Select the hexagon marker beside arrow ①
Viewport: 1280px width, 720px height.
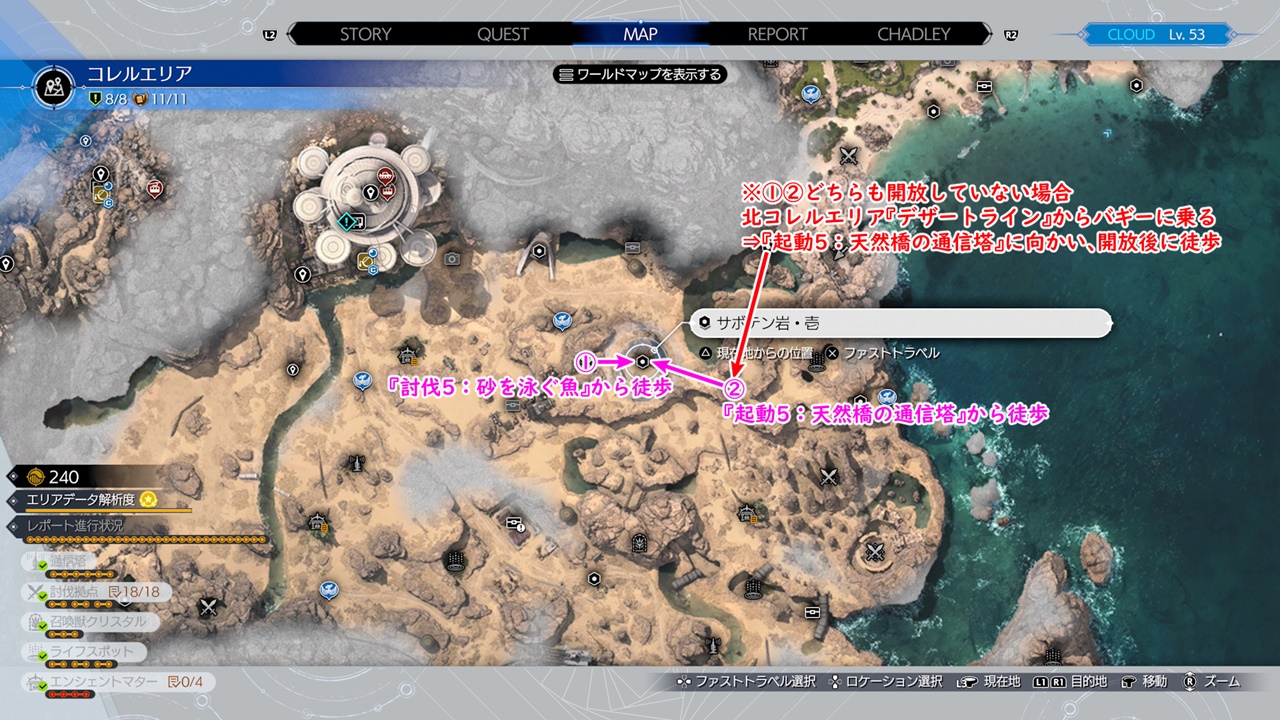(642, 361)
